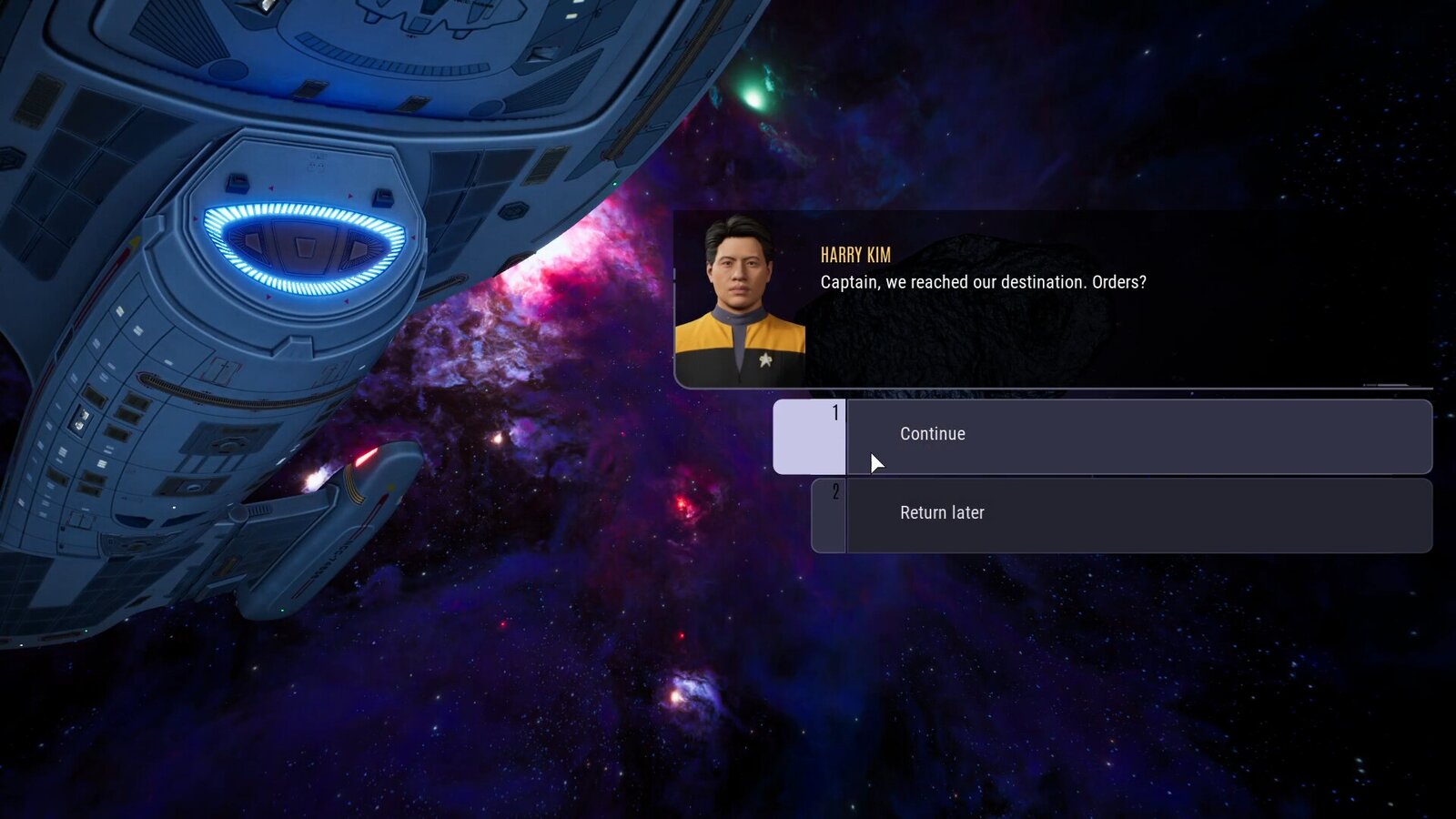This screenshot has width=1456, height=819.
Task: Click the HARRY KIM name label
Action: (x=854, y=256)
